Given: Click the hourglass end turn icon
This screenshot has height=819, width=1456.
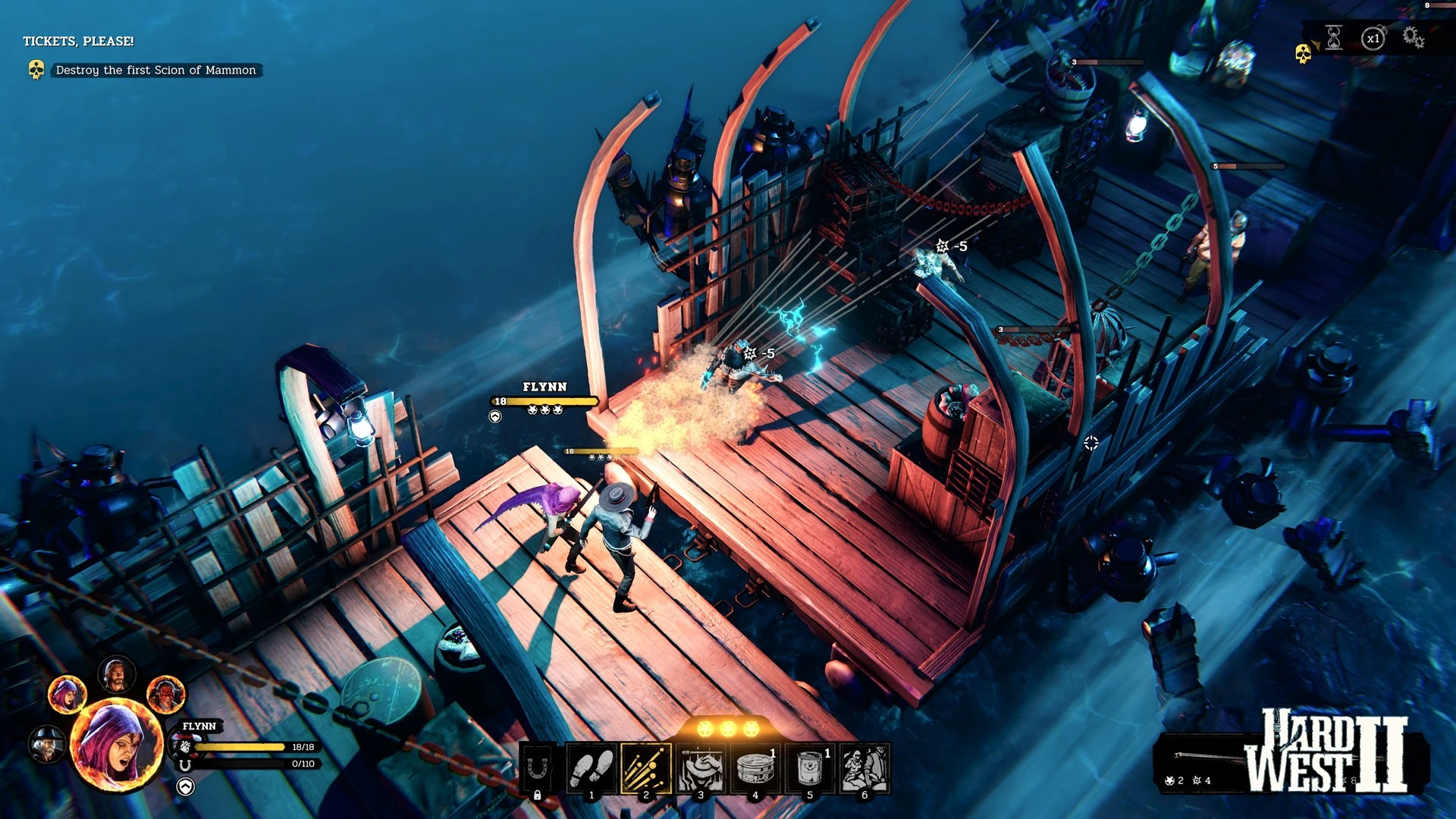Looking at the screenshot, I should 1334,37.
